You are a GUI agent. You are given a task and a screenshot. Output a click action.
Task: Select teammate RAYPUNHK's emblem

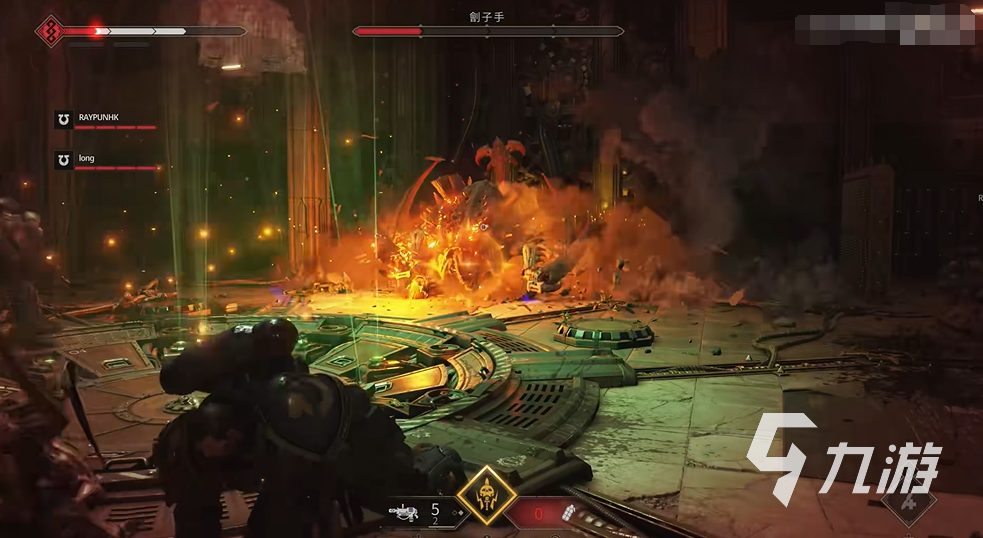pos(63,120)
